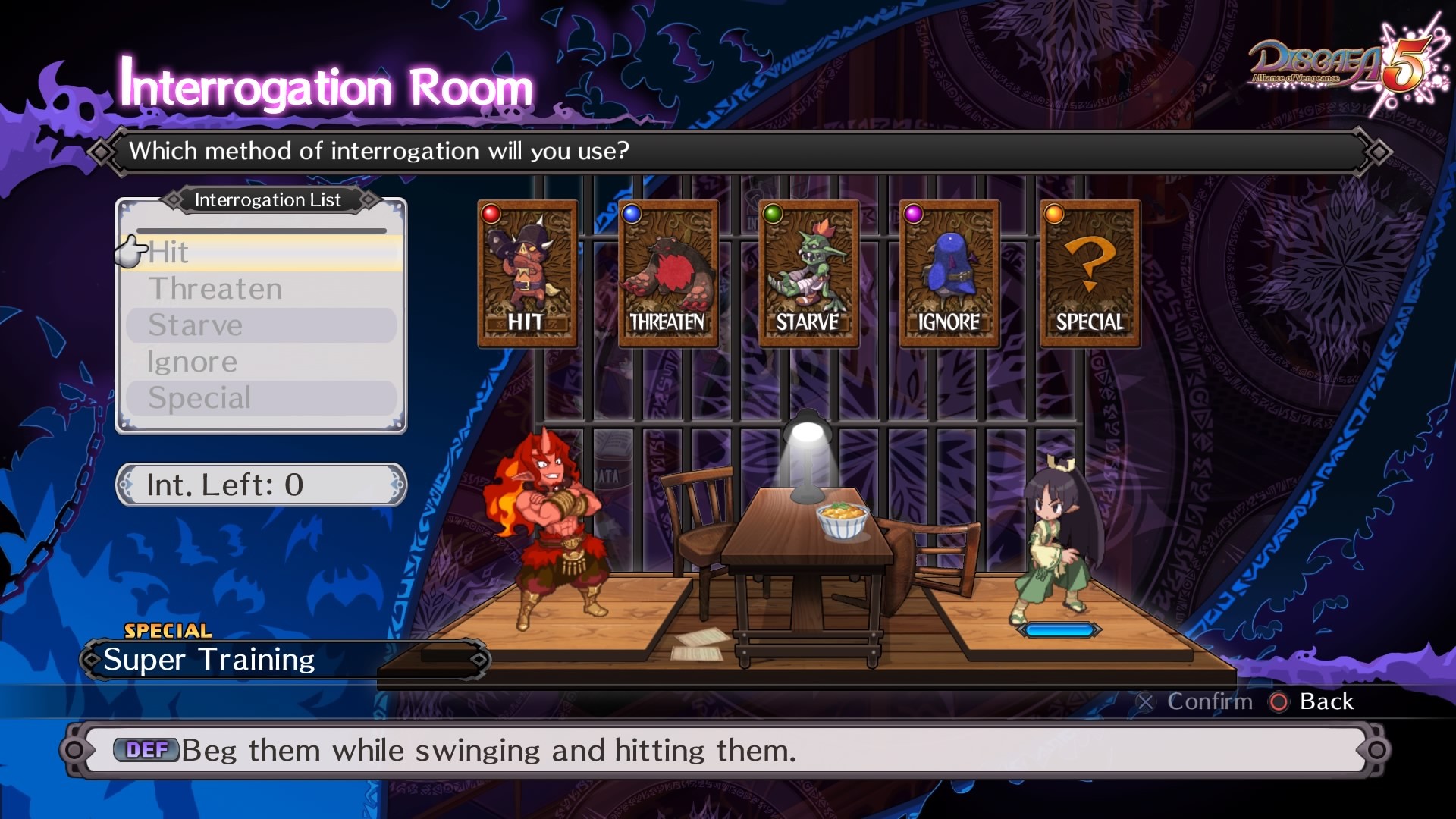Pick the IGNORE card
This screenshot has width=1456, height=819.
(949, 273)
